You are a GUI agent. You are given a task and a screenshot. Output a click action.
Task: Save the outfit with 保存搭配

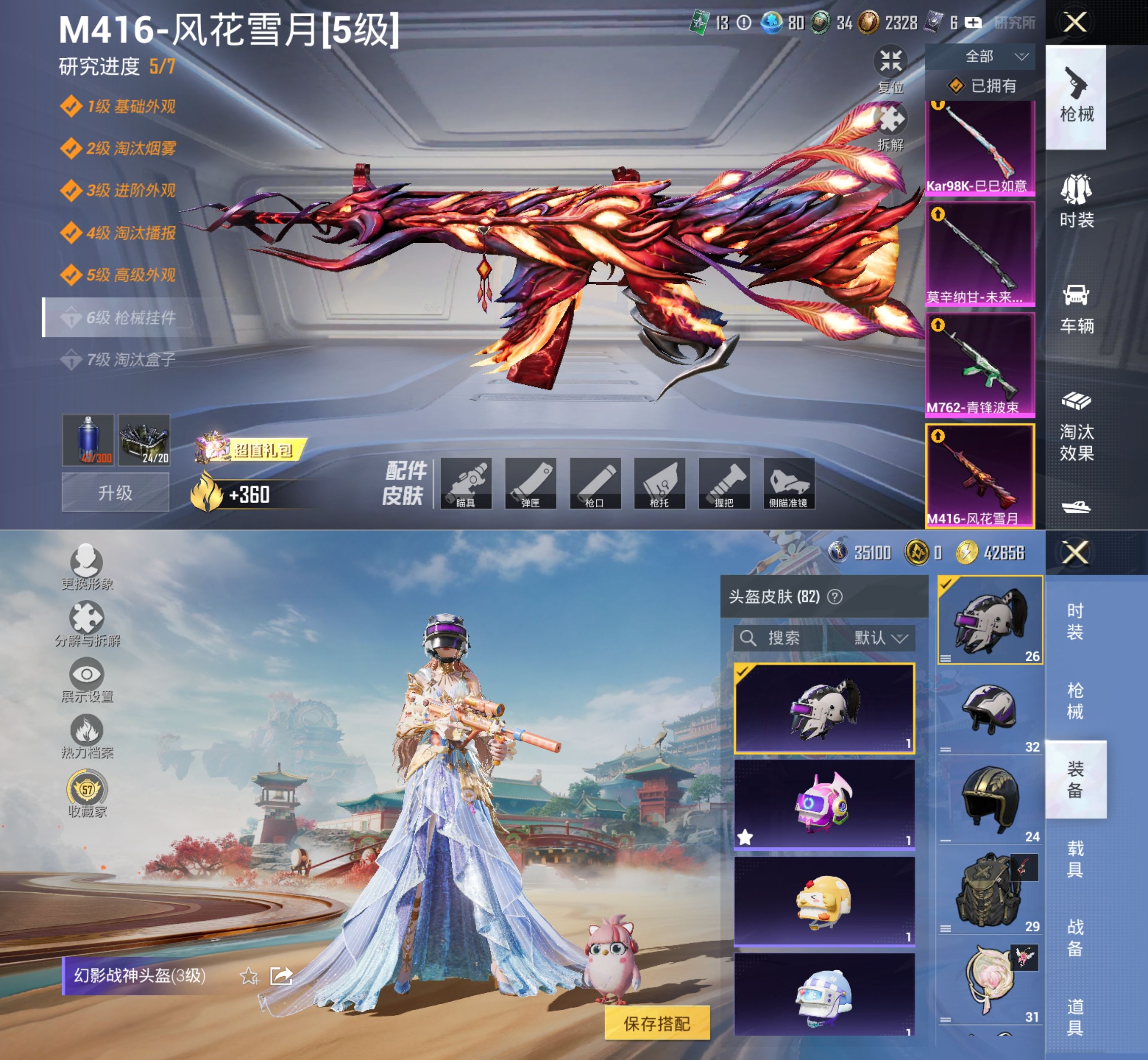click(657, 1024)
